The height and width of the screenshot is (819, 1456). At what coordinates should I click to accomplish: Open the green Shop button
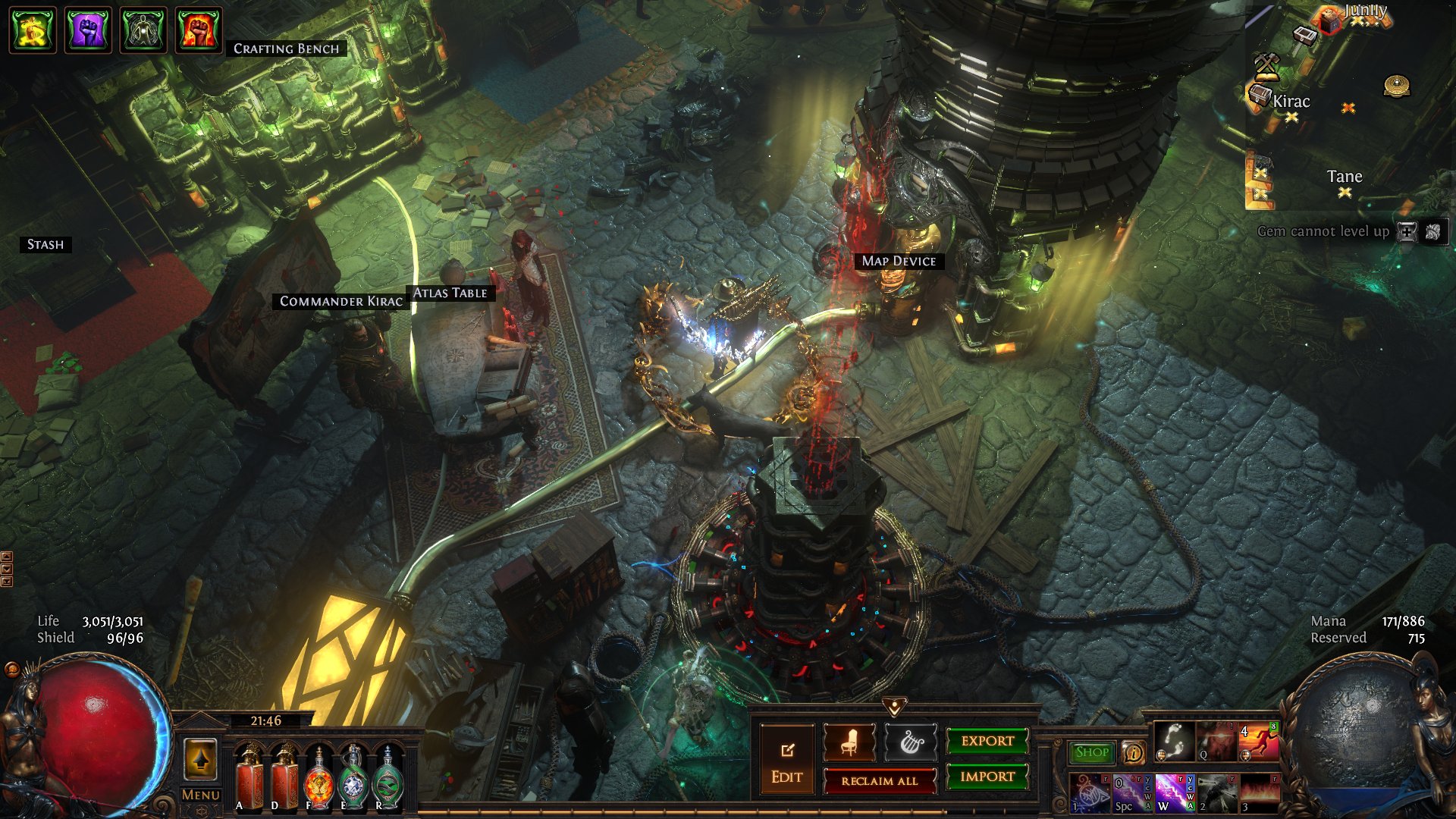coord(1091,752)
